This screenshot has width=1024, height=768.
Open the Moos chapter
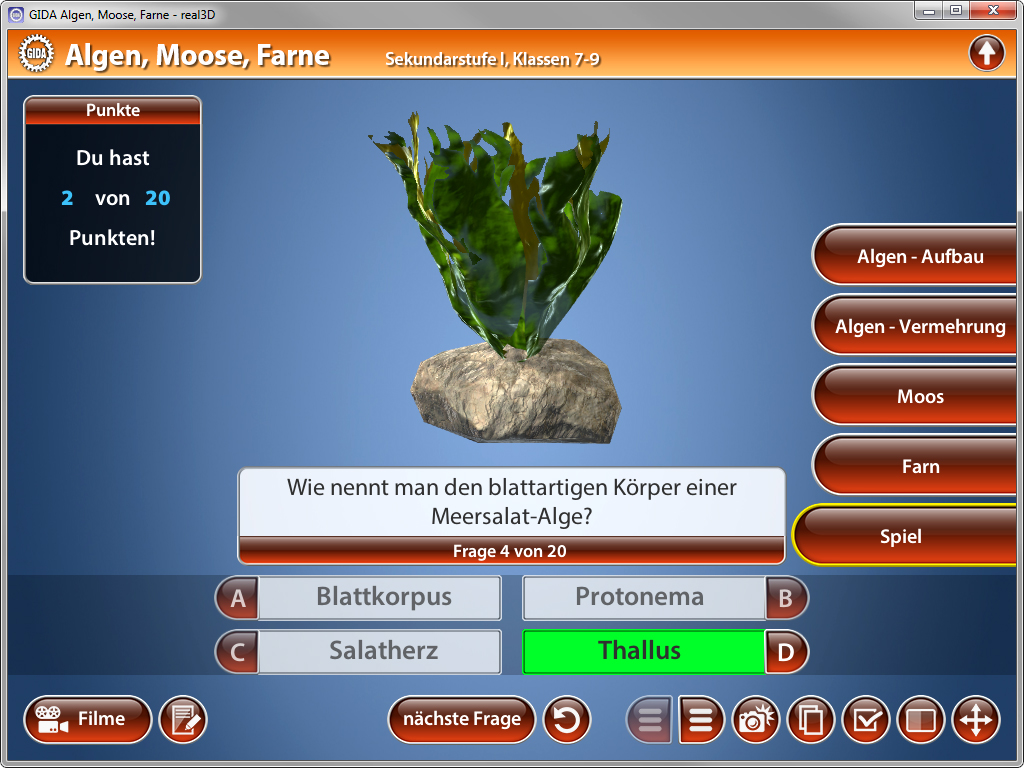919,397
